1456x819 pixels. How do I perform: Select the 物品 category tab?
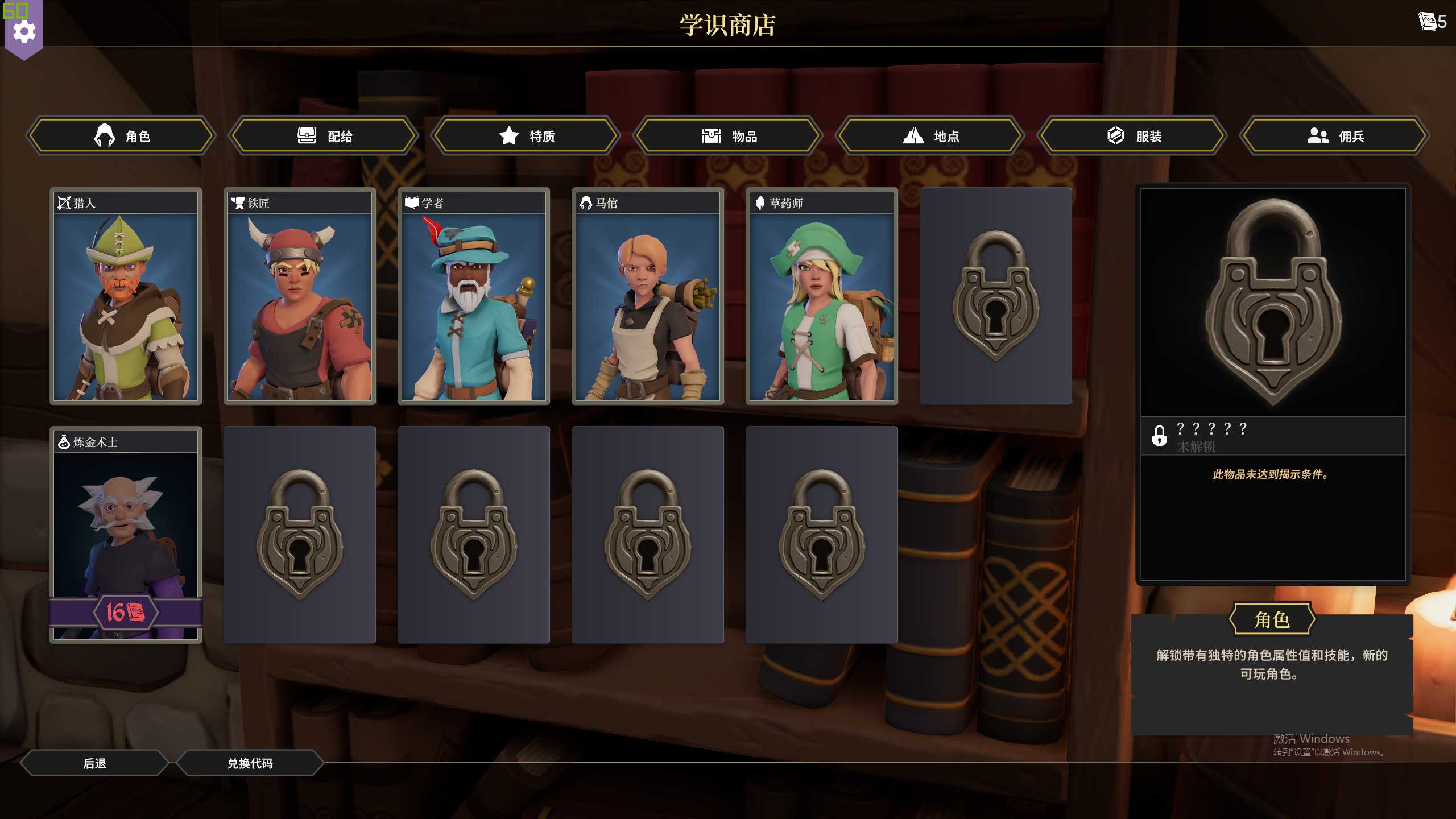click(728, 136)
